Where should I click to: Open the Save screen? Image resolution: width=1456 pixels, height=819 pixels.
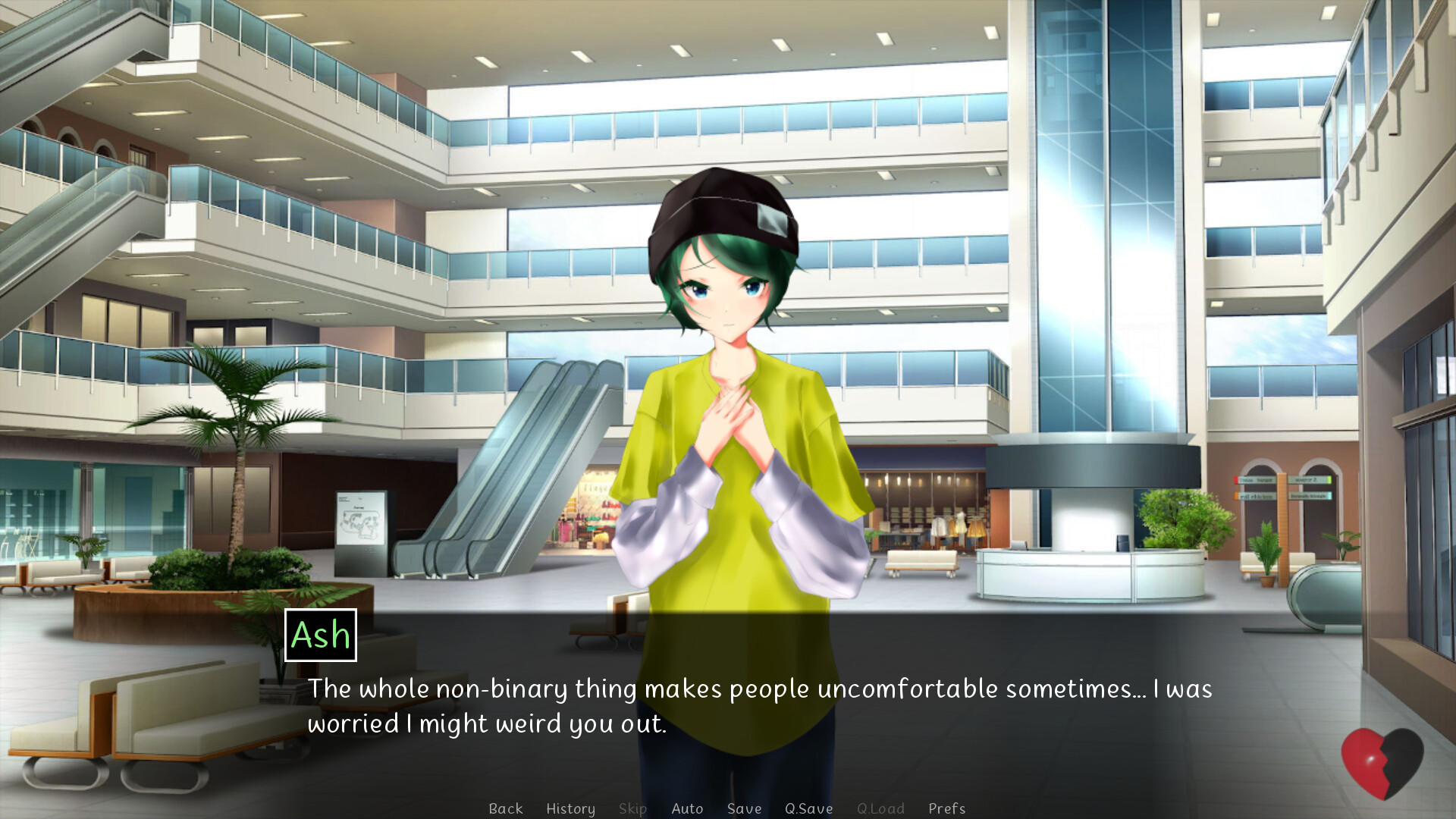[744, 808]
